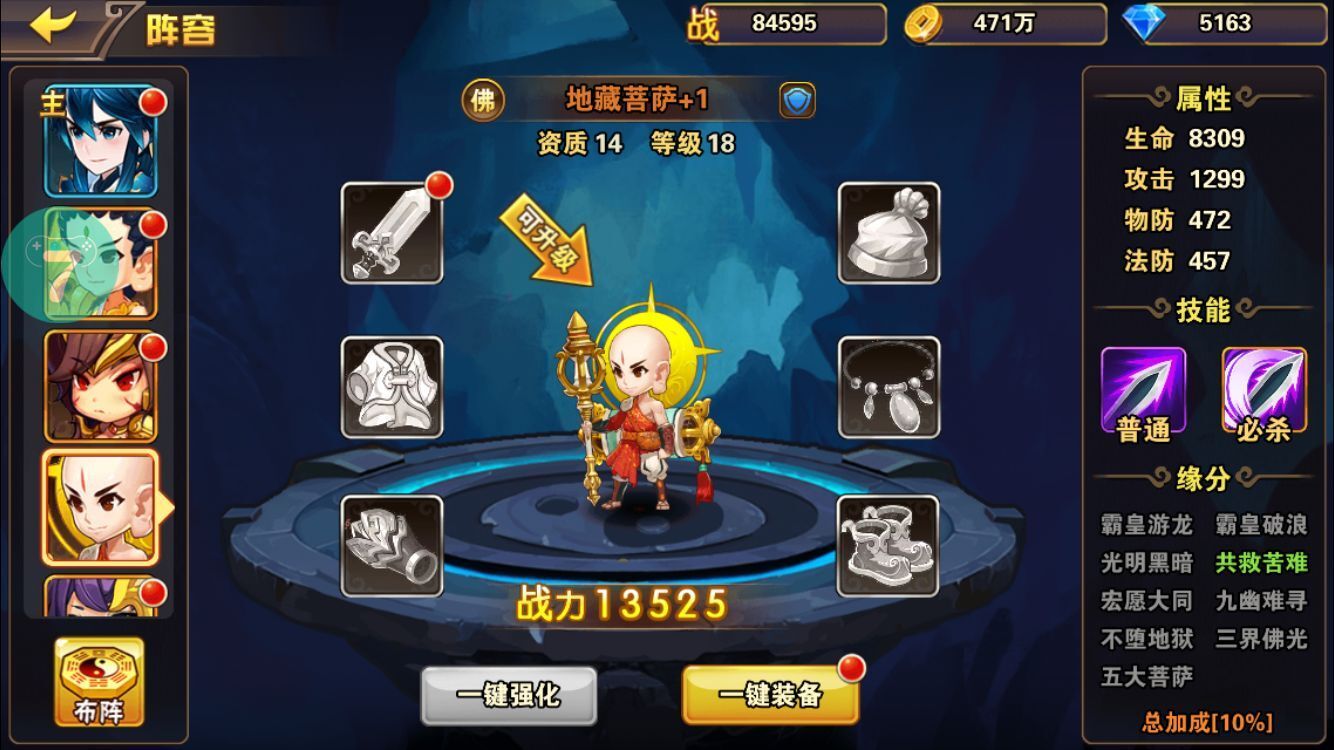This screenshot has width=1334, height=750.
Task: Open the sword weapon equipment slot
Action: (392, 233)
